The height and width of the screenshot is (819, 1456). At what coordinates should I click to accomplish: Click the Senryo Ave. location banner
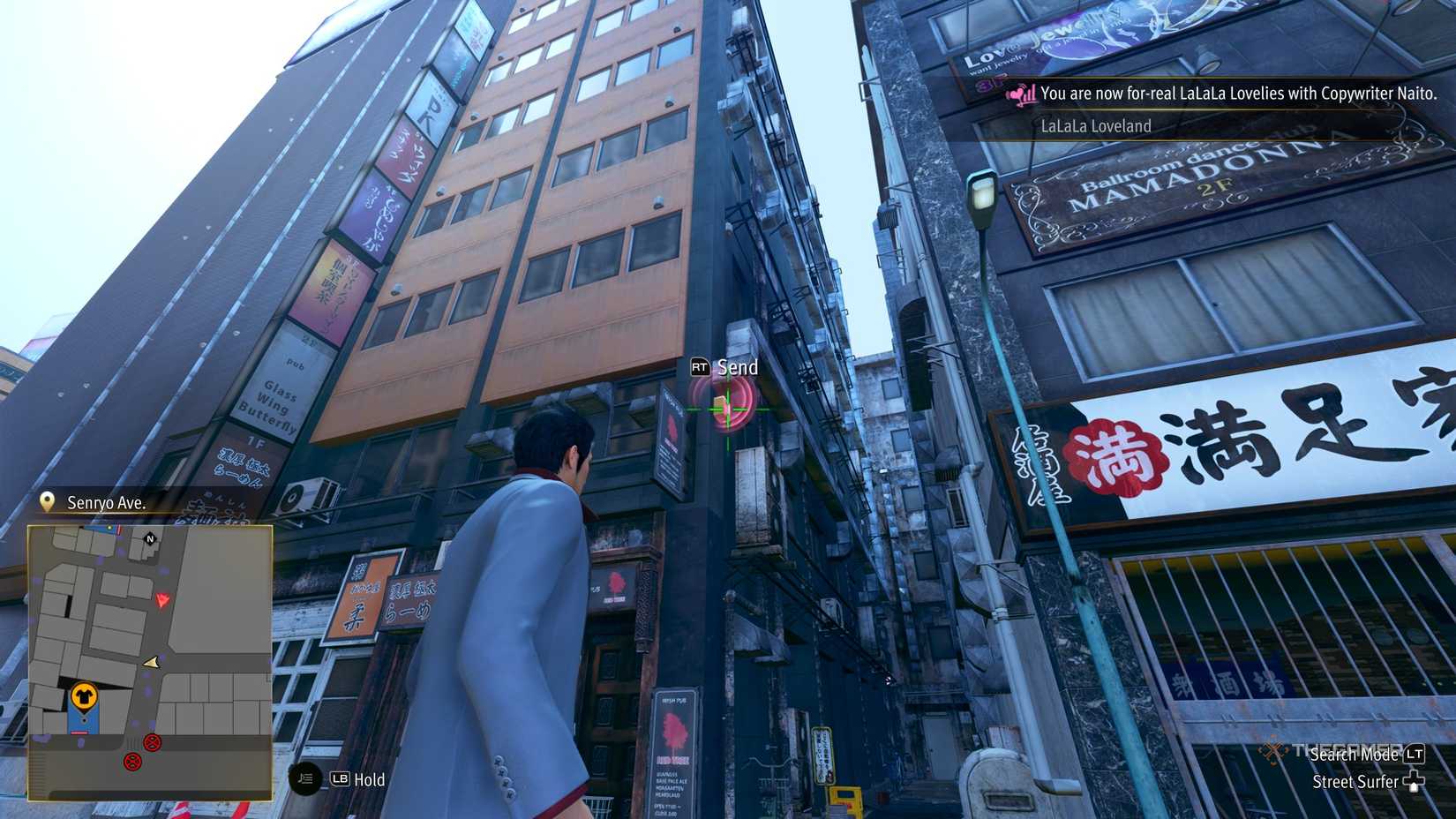tap(106, 502)
